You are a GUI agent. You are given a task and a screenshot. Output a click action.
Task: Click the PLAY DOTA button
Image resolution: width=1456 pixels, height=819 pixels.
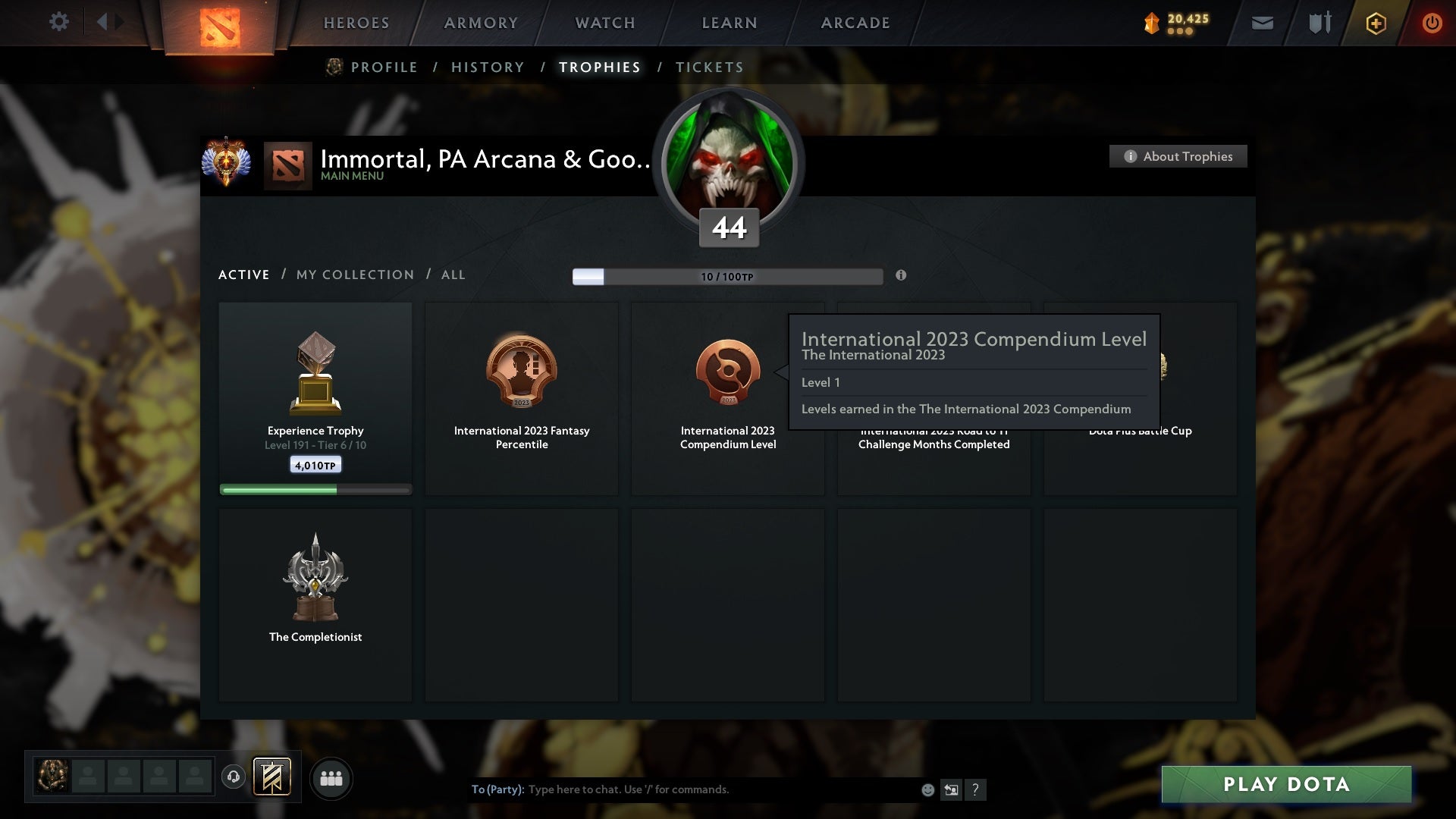pyautogui.click(x=1285, y=785)
